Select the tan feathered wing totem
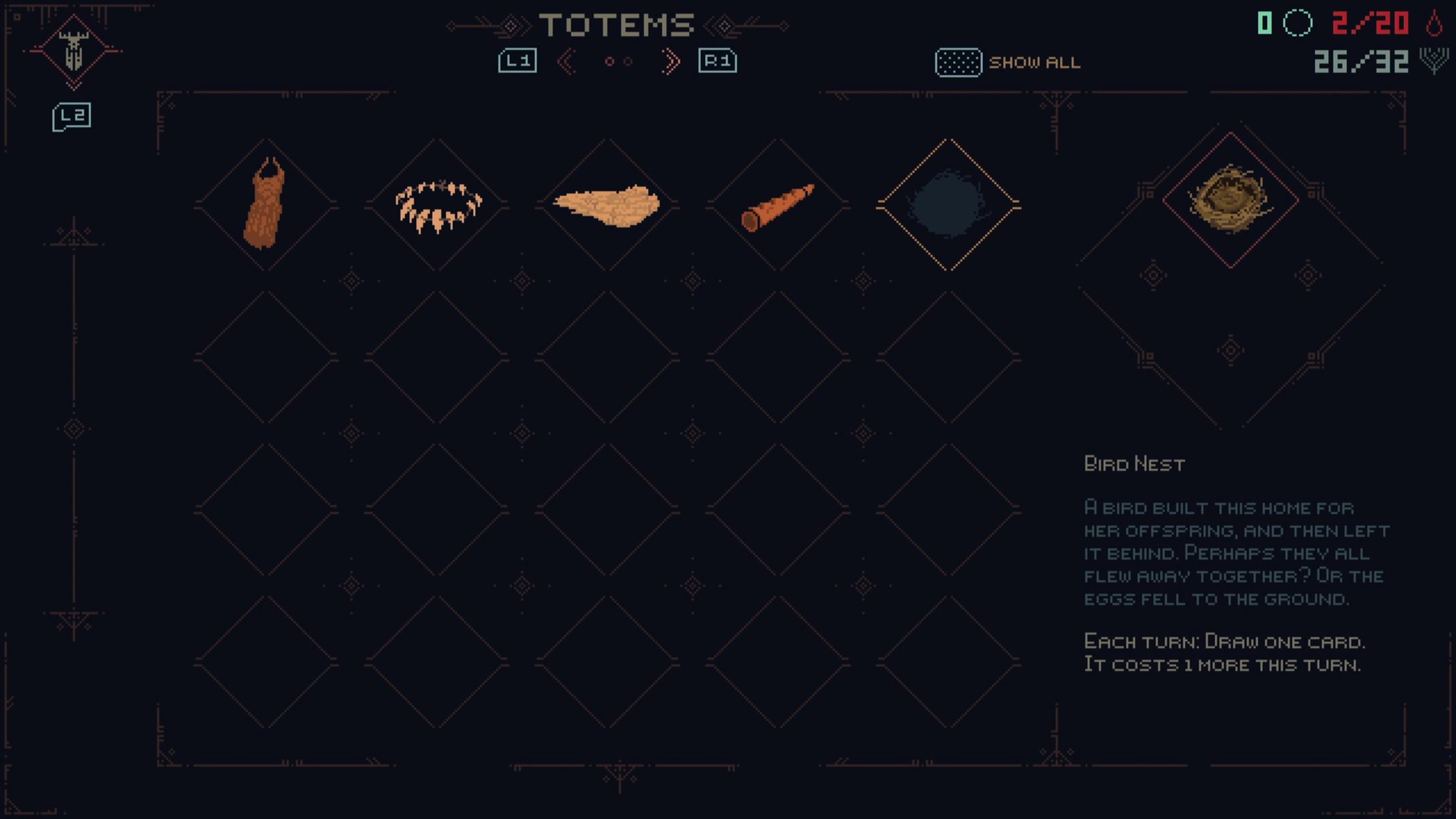Screen dimensions: 1456x819 (607, 205)
